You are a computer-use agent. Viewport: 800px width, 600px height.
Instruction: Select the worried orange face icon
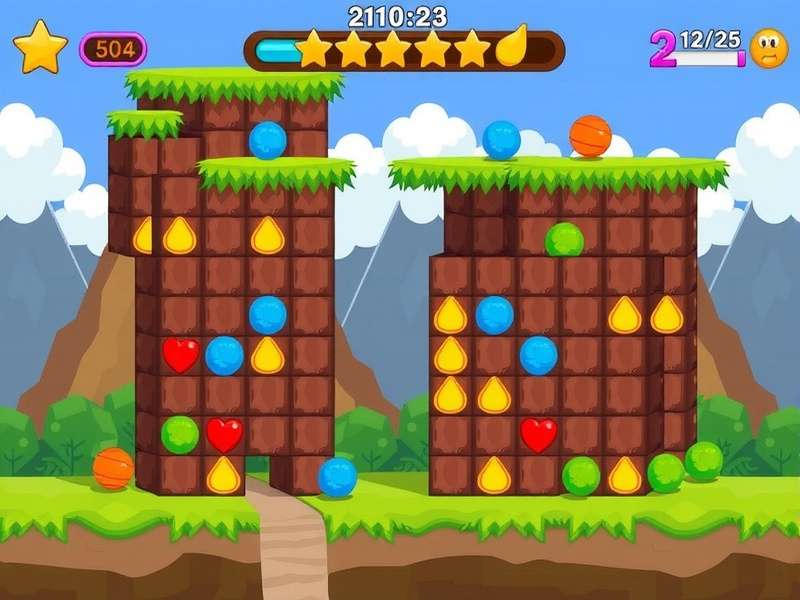click(x=769, y=48)
